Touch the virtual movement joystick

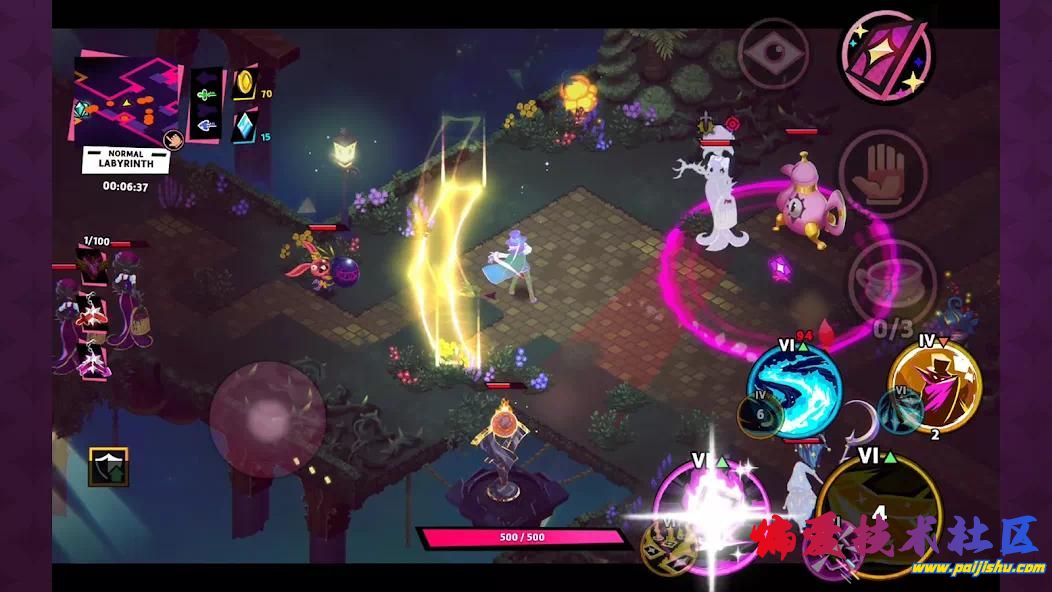(x=267, y=419)
